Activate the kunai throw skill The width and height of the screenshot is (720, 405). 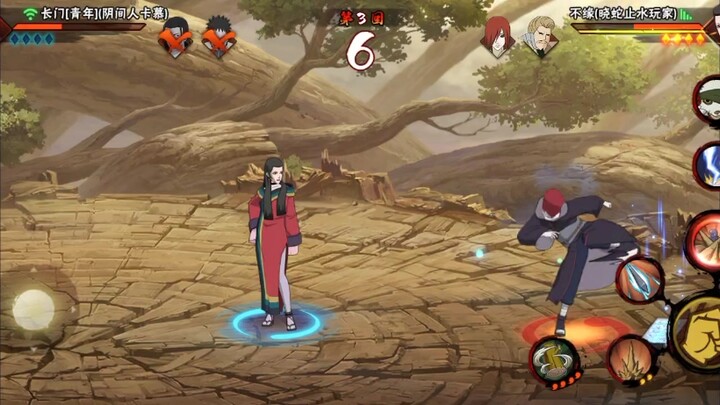[x=638, y=279]
